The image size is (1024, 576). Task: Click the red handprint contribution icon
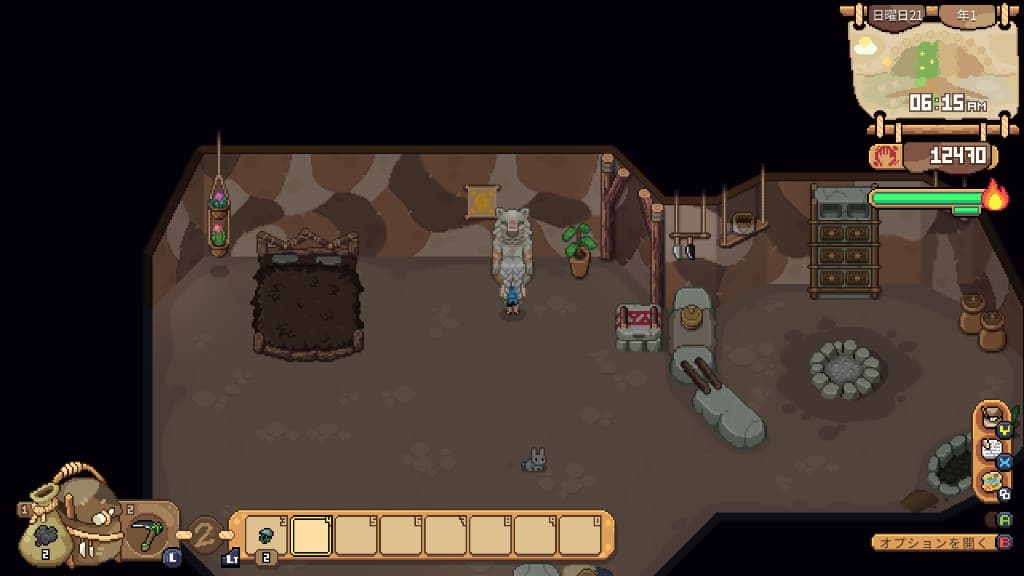coord(886,156)
